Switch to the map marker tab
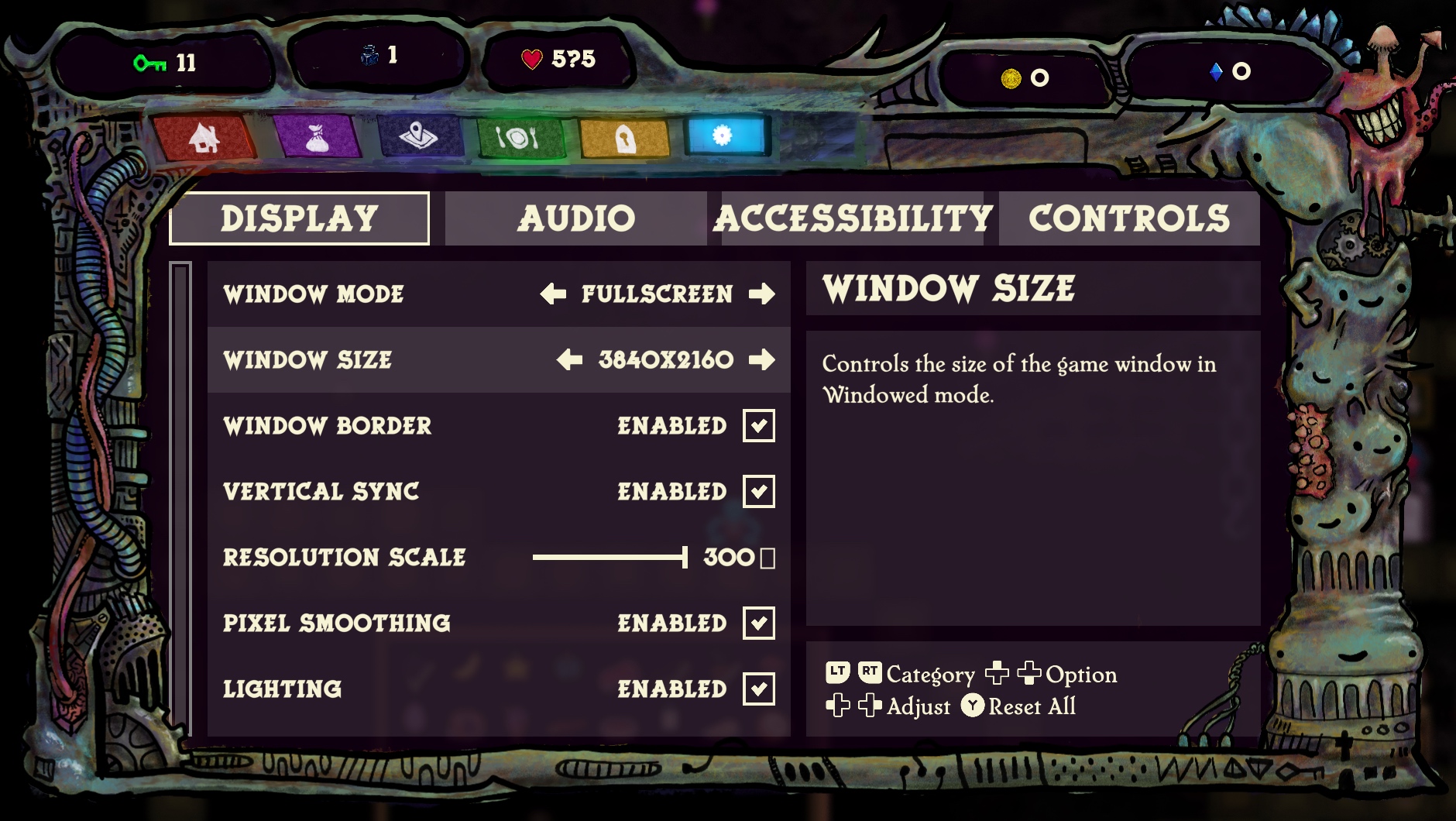The image size is (1456, 821). (419, 138)
